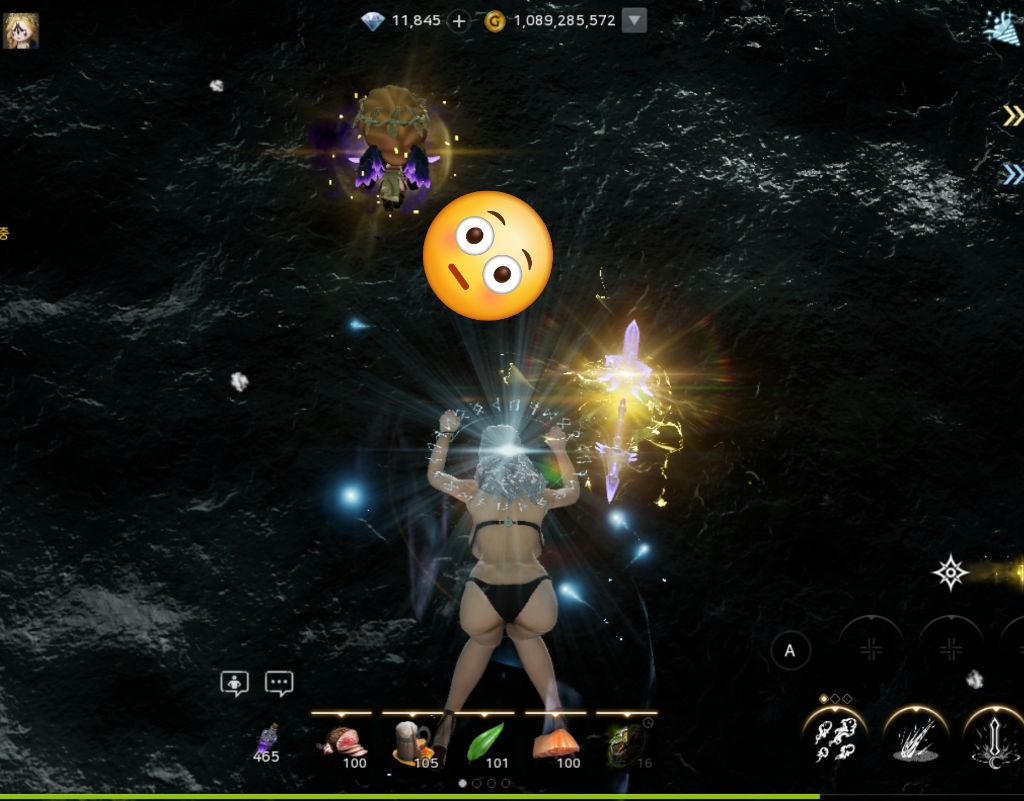
Task: Open the social emote speech bubble
Action: [235, 683]
